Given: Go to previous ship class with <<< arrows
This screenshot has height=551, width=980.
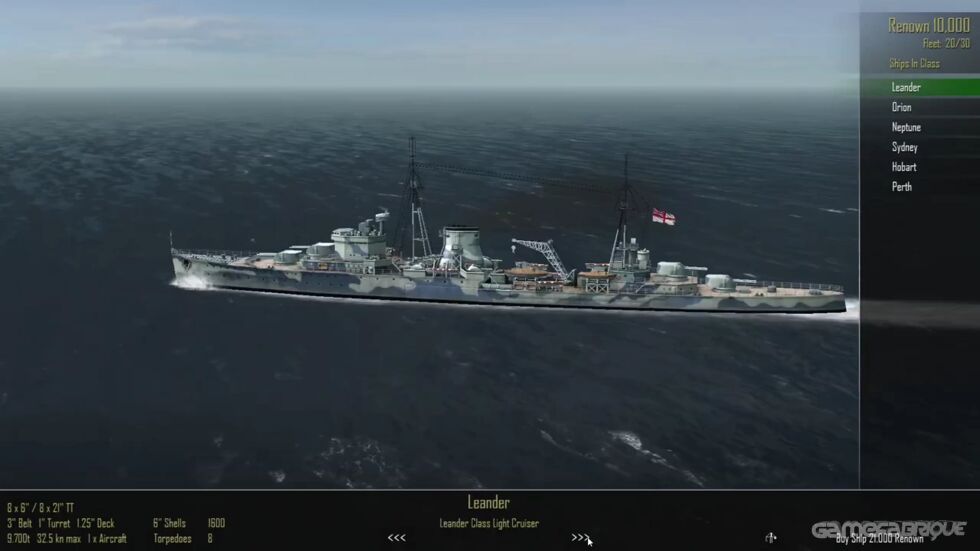Looking at the screenshot, I should click(x=397, y=538).
